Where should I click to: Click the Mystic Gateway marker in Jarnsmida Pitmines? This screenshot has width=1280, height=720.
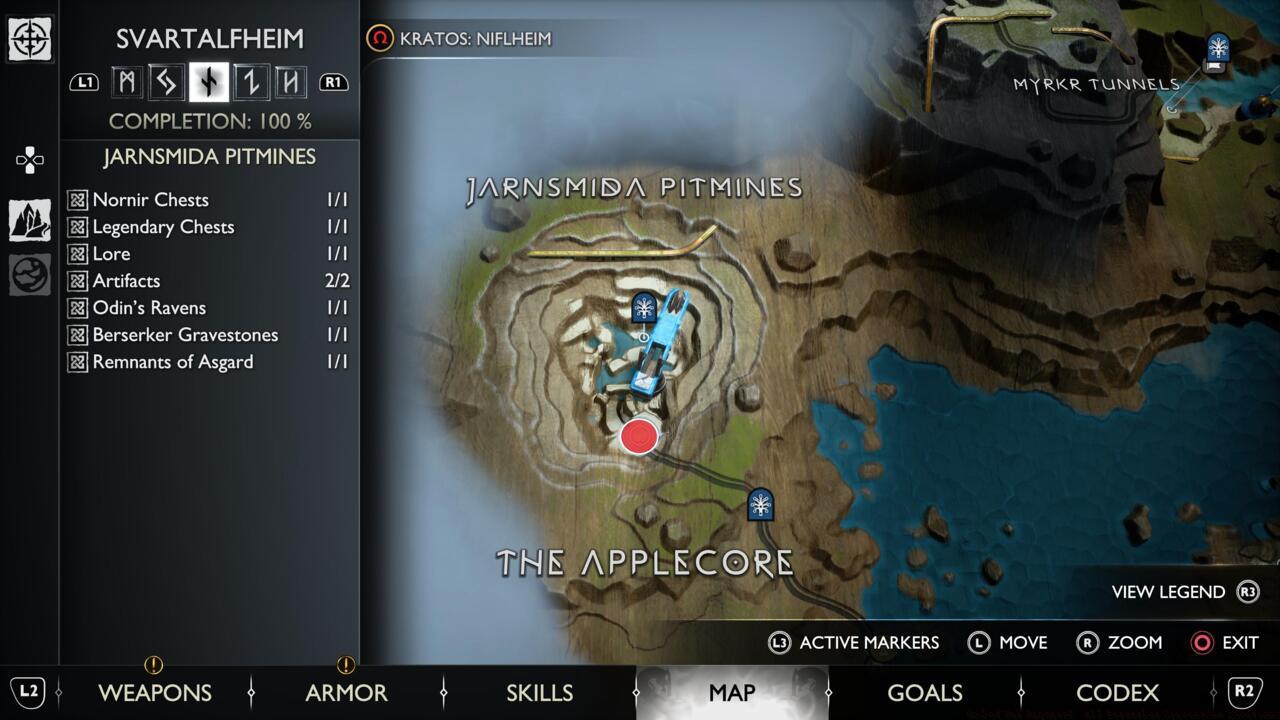pyautogui.click(x=644, y=308)
